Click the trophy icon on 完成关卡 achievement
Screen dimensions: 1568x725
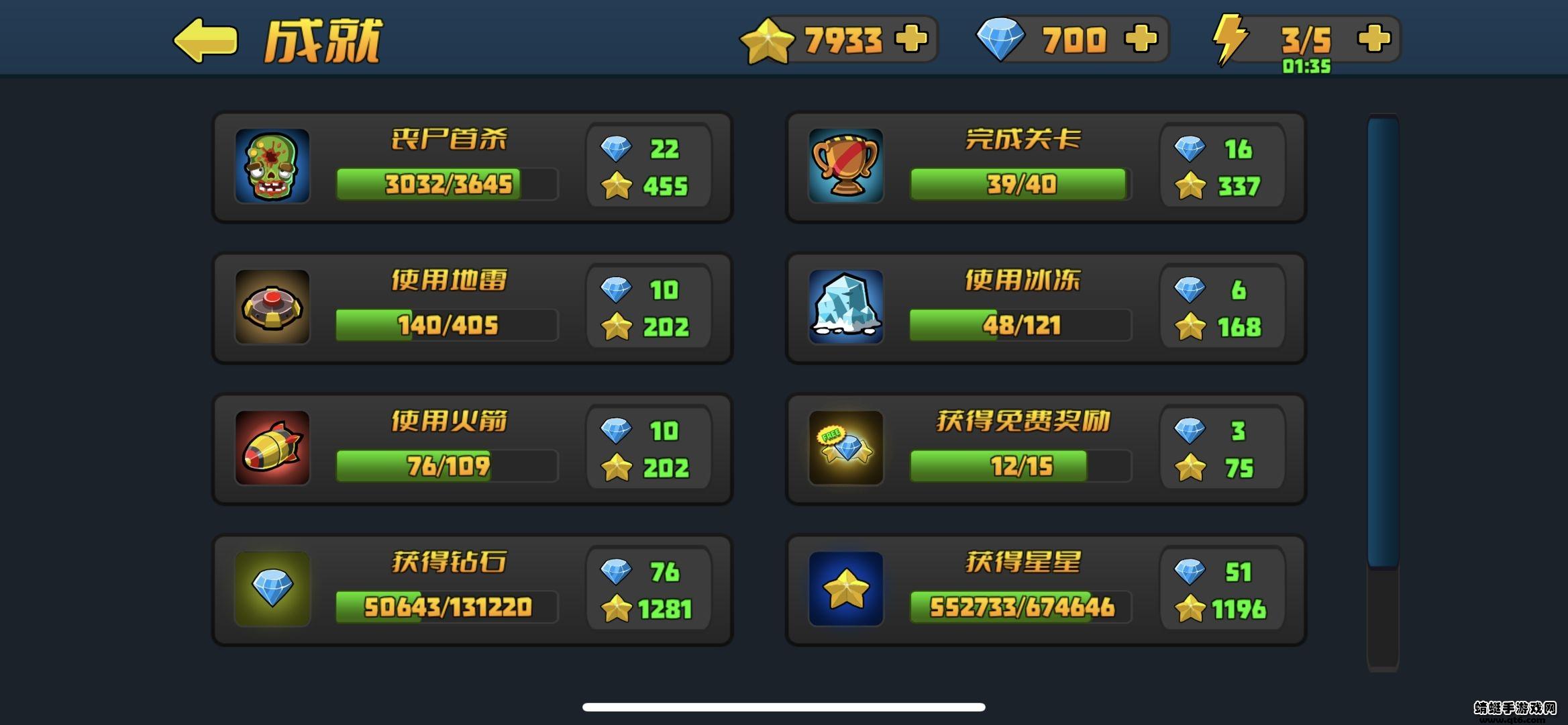click(845, 166)
